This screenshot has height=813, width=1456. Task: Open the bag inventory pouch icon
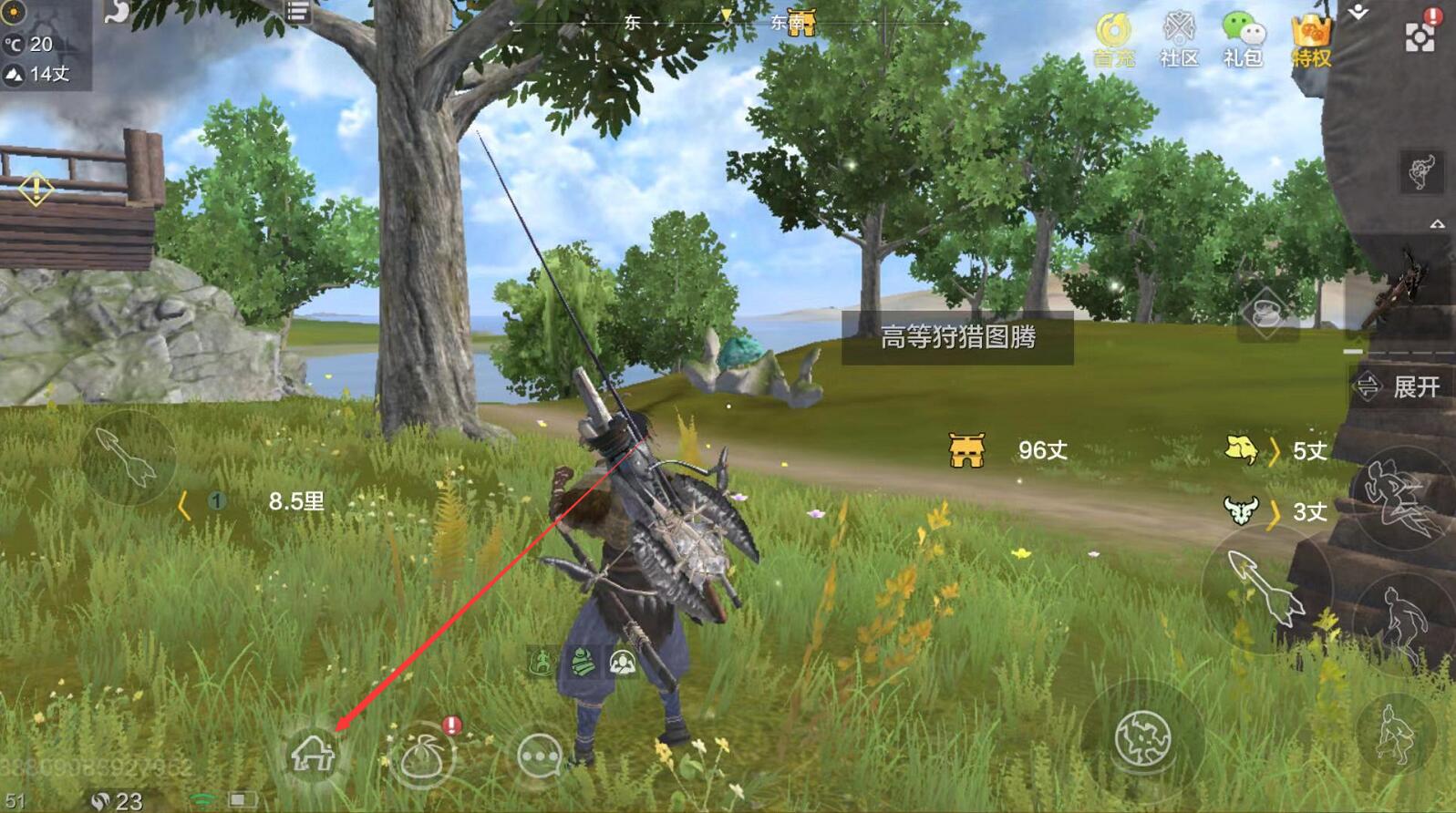[422, 756]
